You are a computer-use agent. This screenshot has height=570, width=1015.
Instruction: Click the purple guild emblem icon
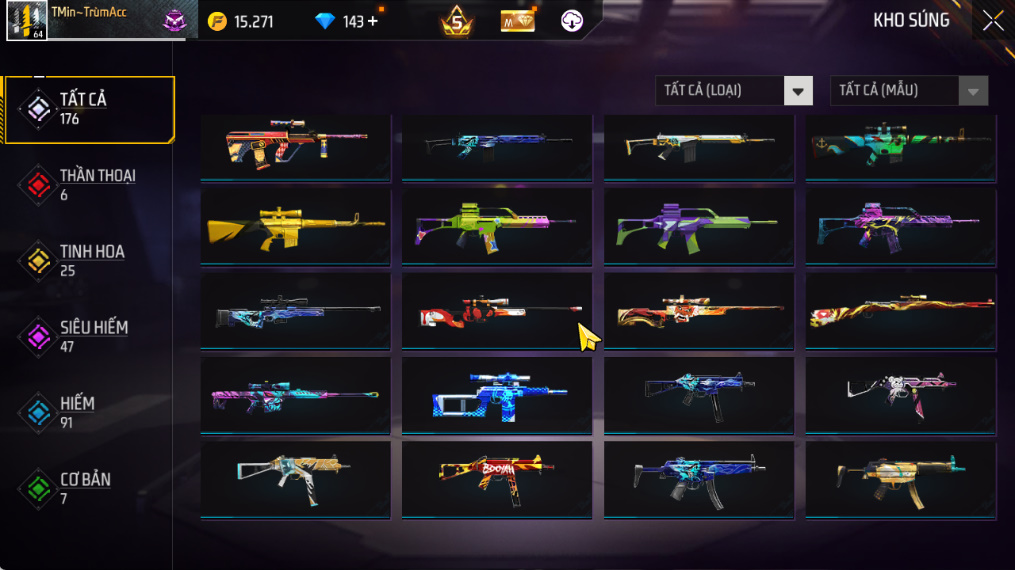[175, 21]
